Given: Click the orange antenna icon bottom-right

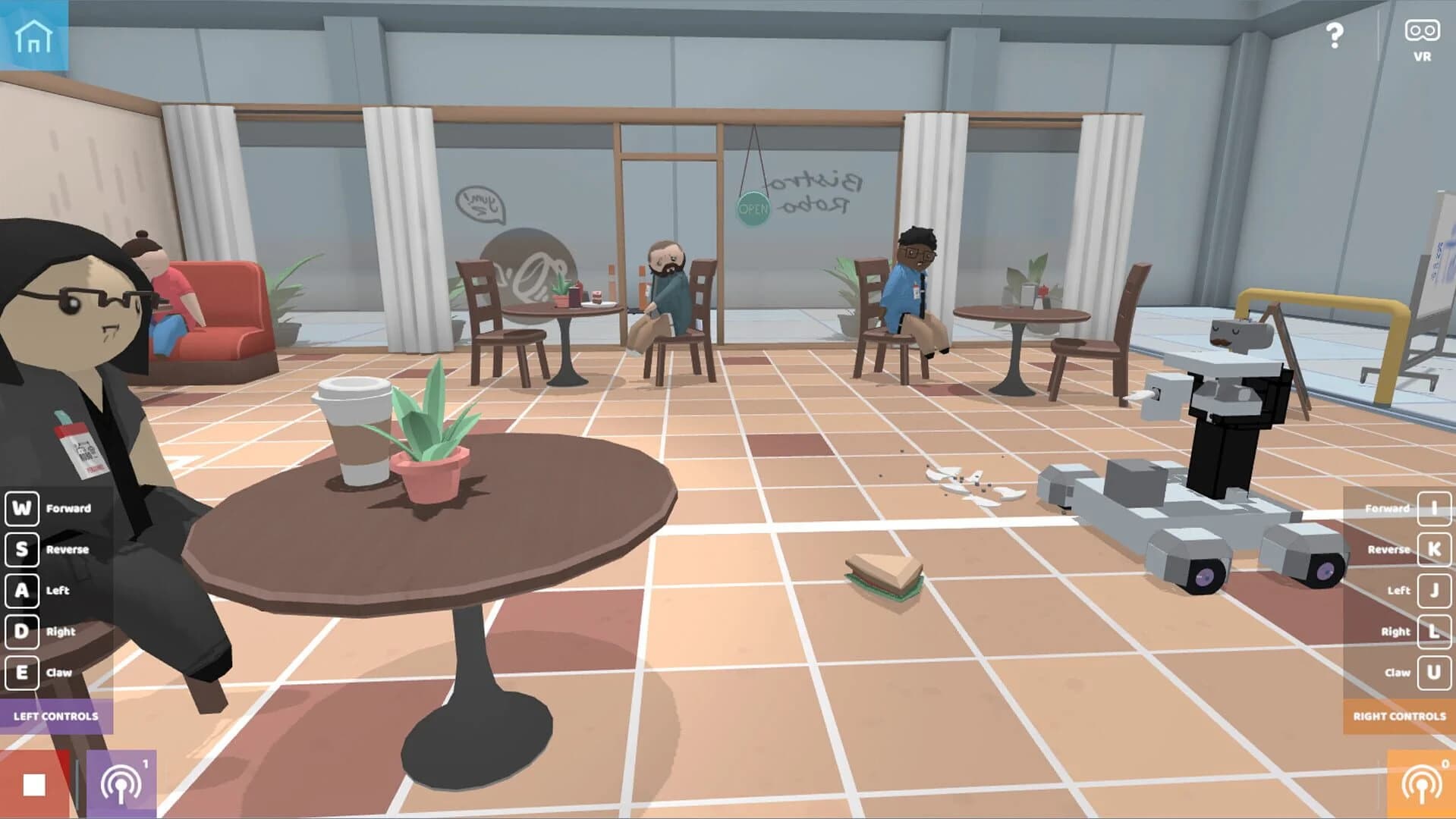Looking at the screenshot, I should 1423,783.
